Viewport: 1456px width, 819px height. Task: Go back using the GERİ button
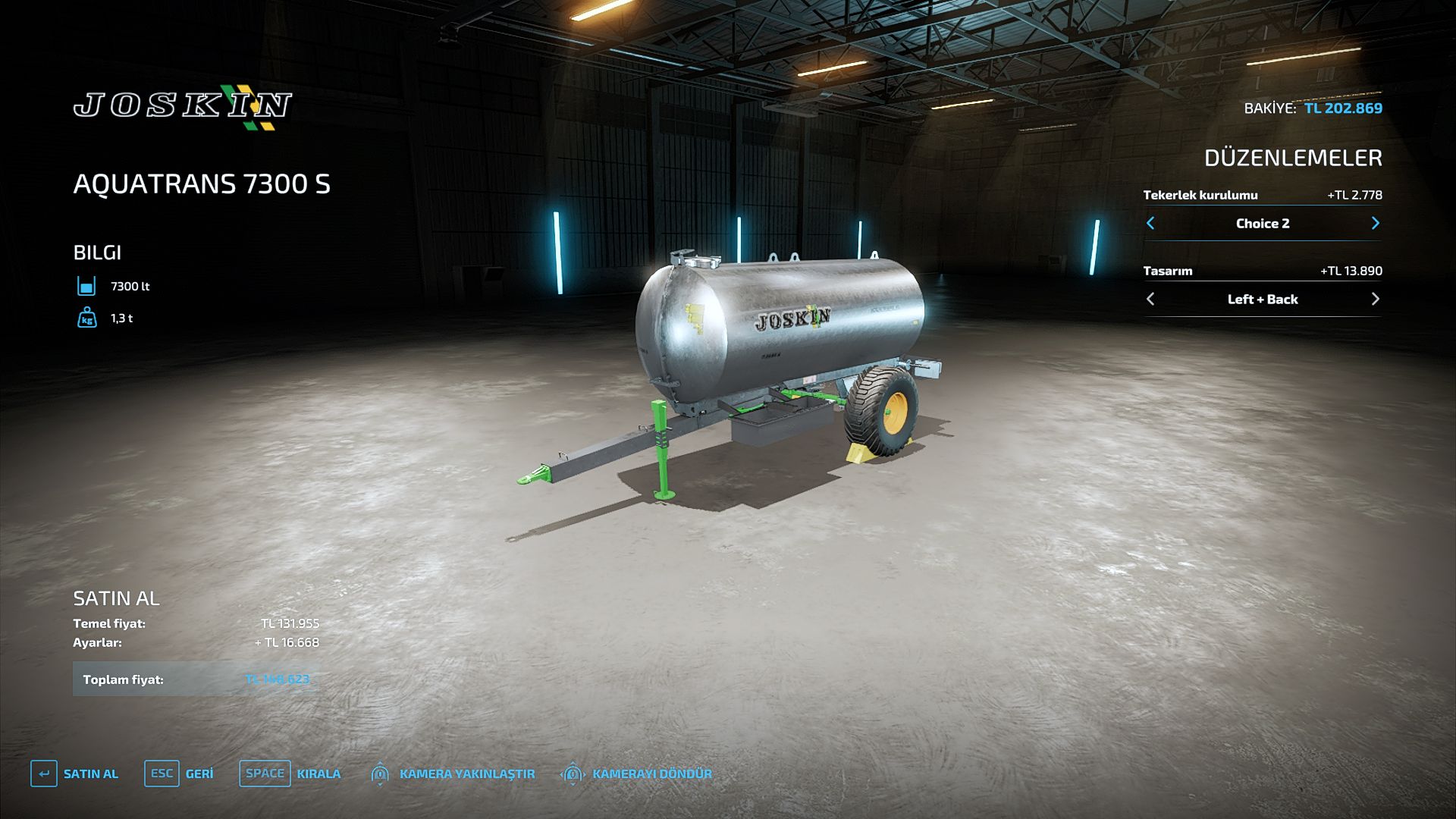tap(179, 773)
